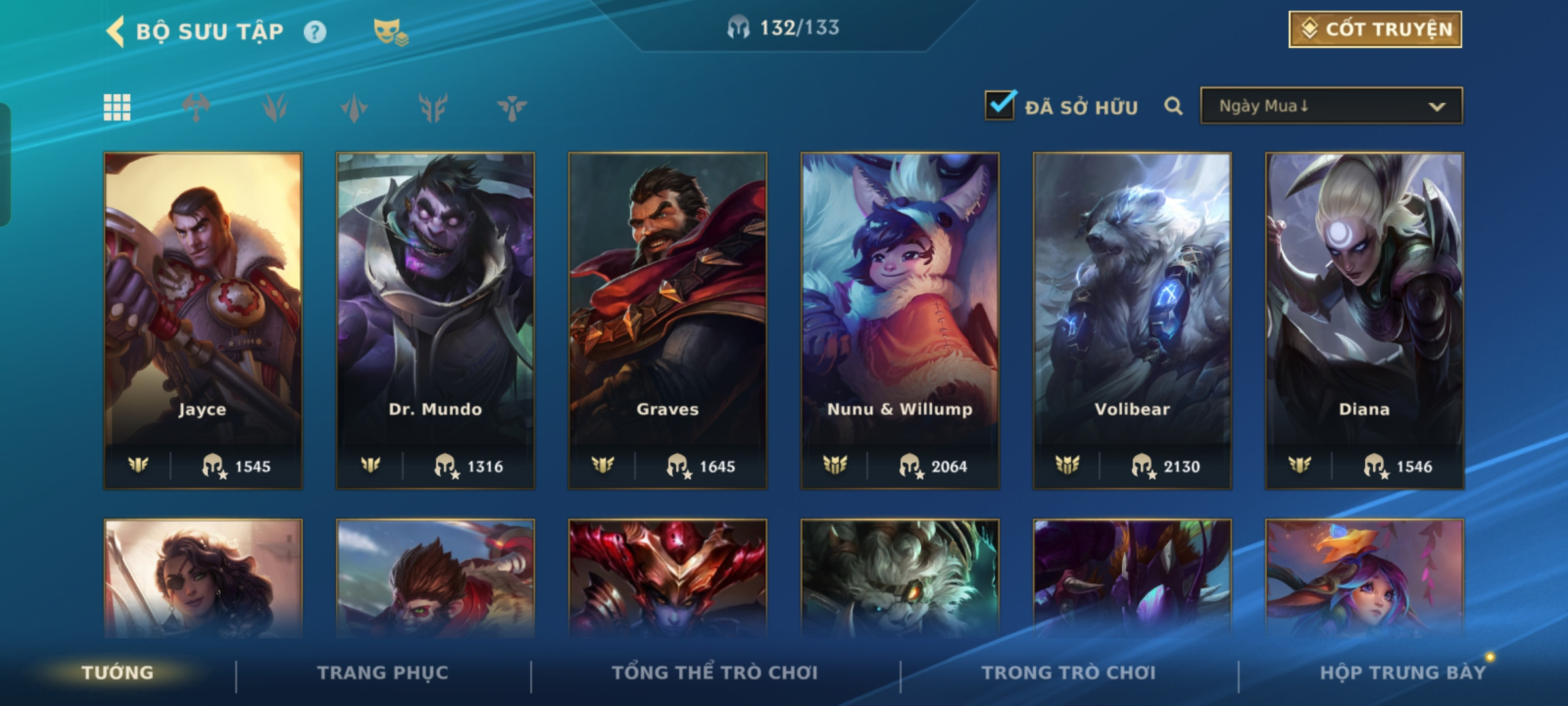
Task: Open the Graves champion card
Action: pyautogui.click(x=668, y=320)
